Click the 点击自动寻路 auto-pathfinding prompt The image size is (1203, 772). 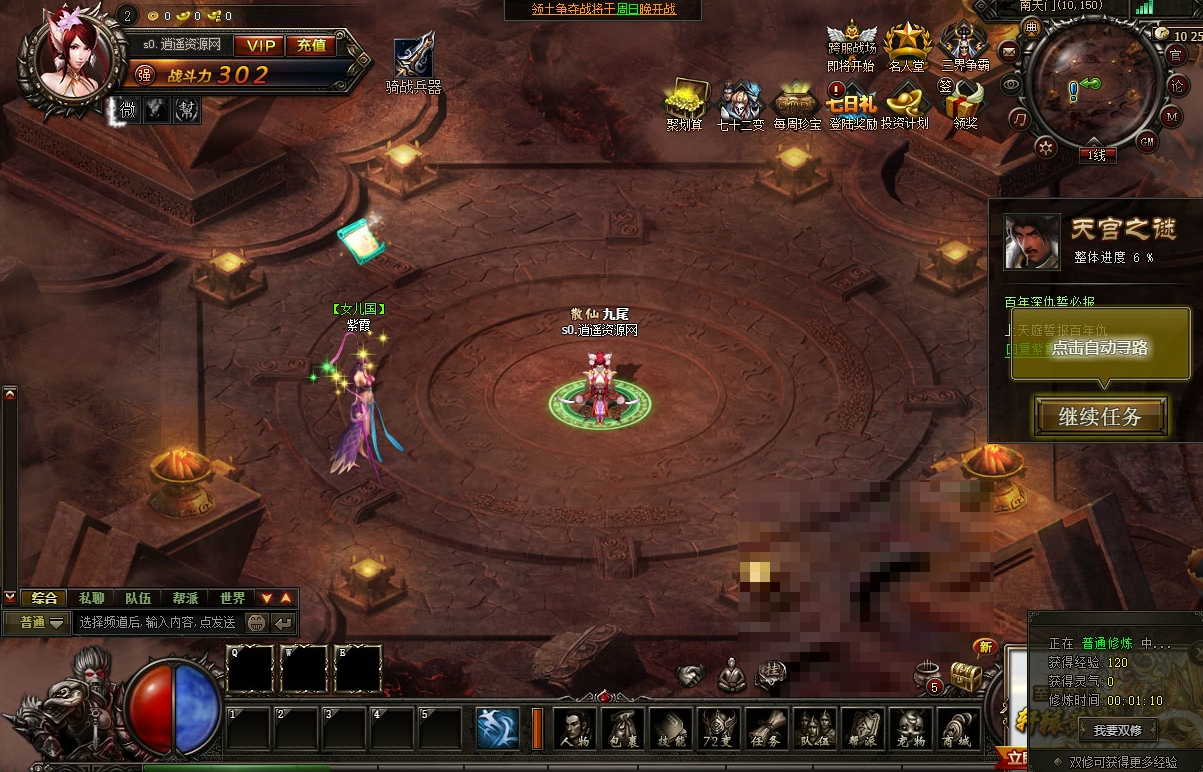[x=1100, y=348]
